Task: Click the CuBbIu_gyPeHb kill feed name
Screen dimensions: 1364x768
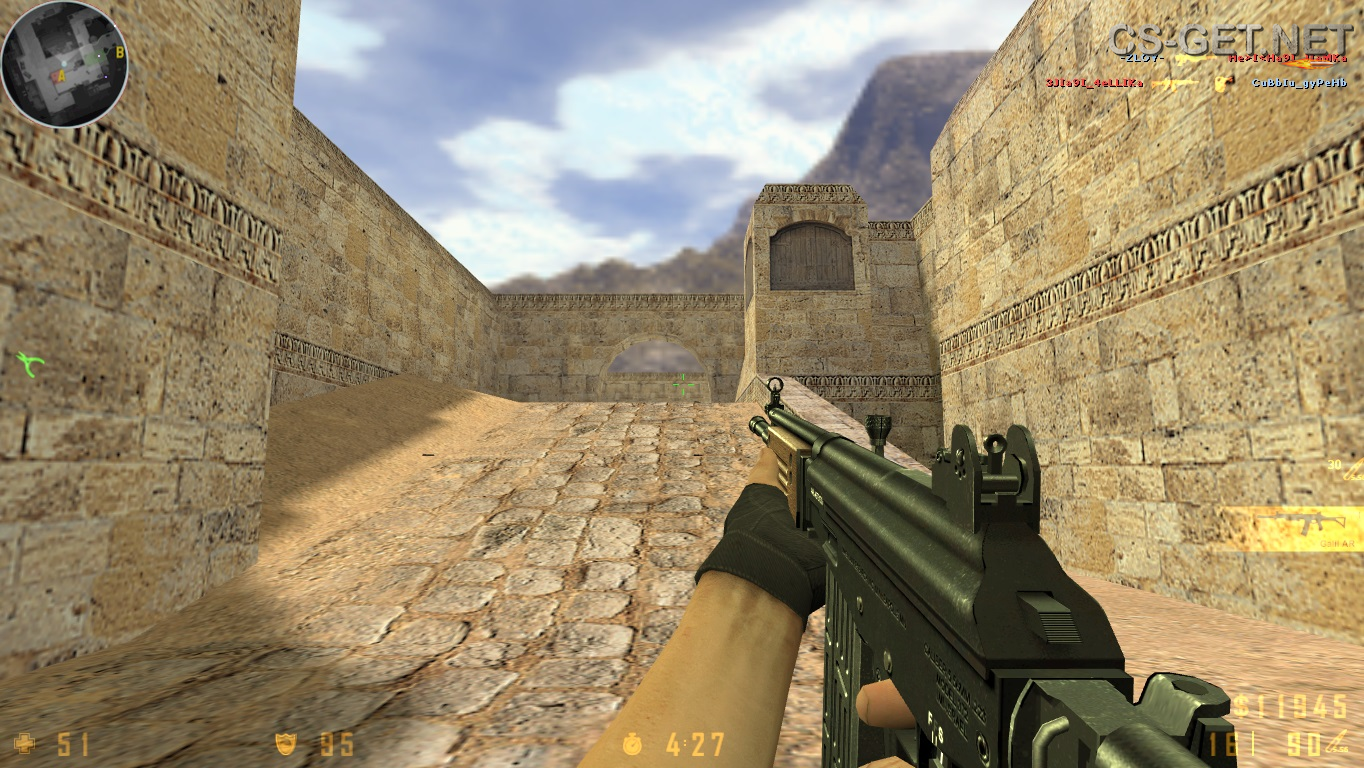Action: [1299, 83]
